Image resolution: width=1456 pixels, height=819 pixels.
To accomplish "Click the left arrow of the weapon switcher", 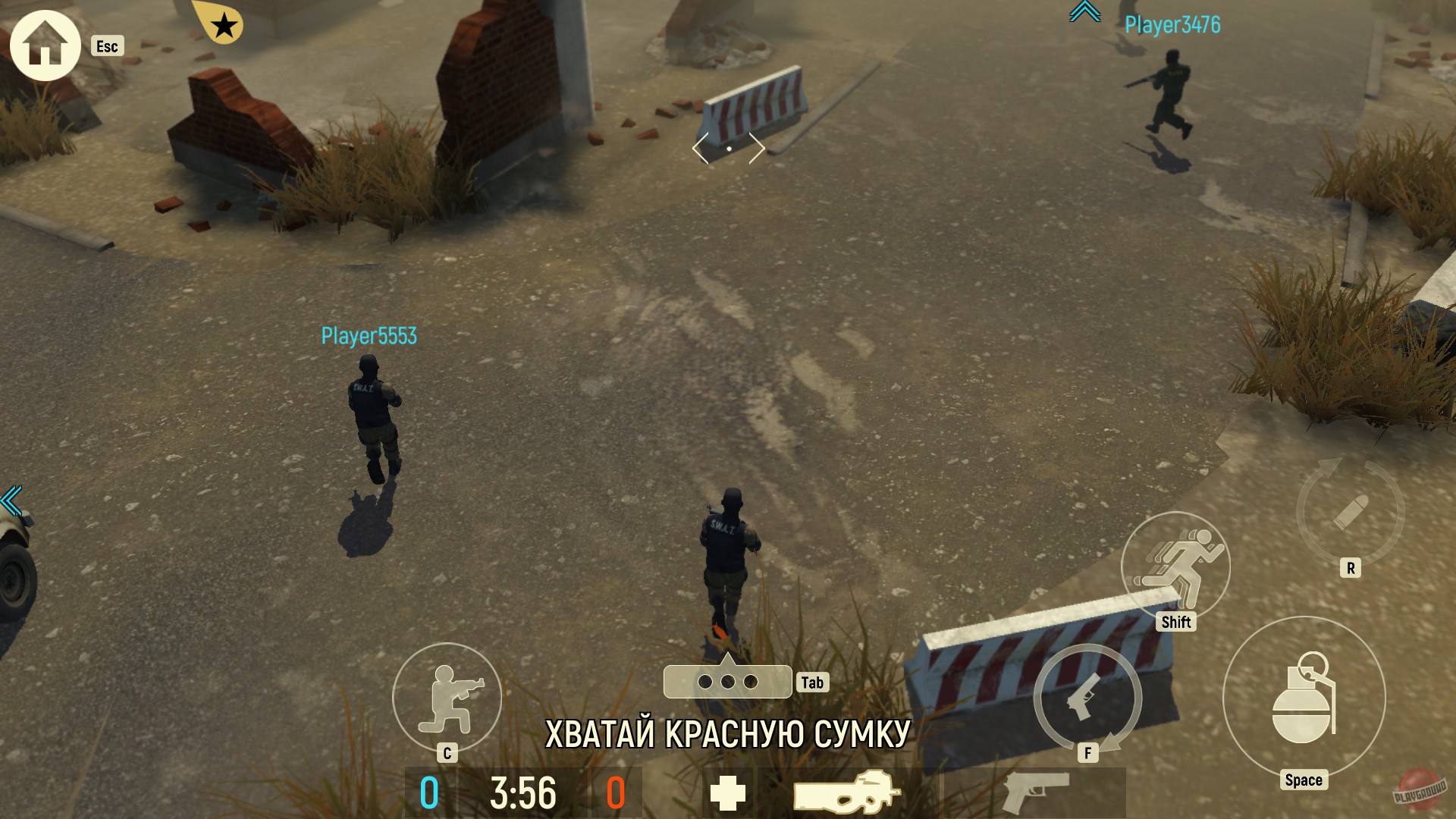I will coord(697,150).
